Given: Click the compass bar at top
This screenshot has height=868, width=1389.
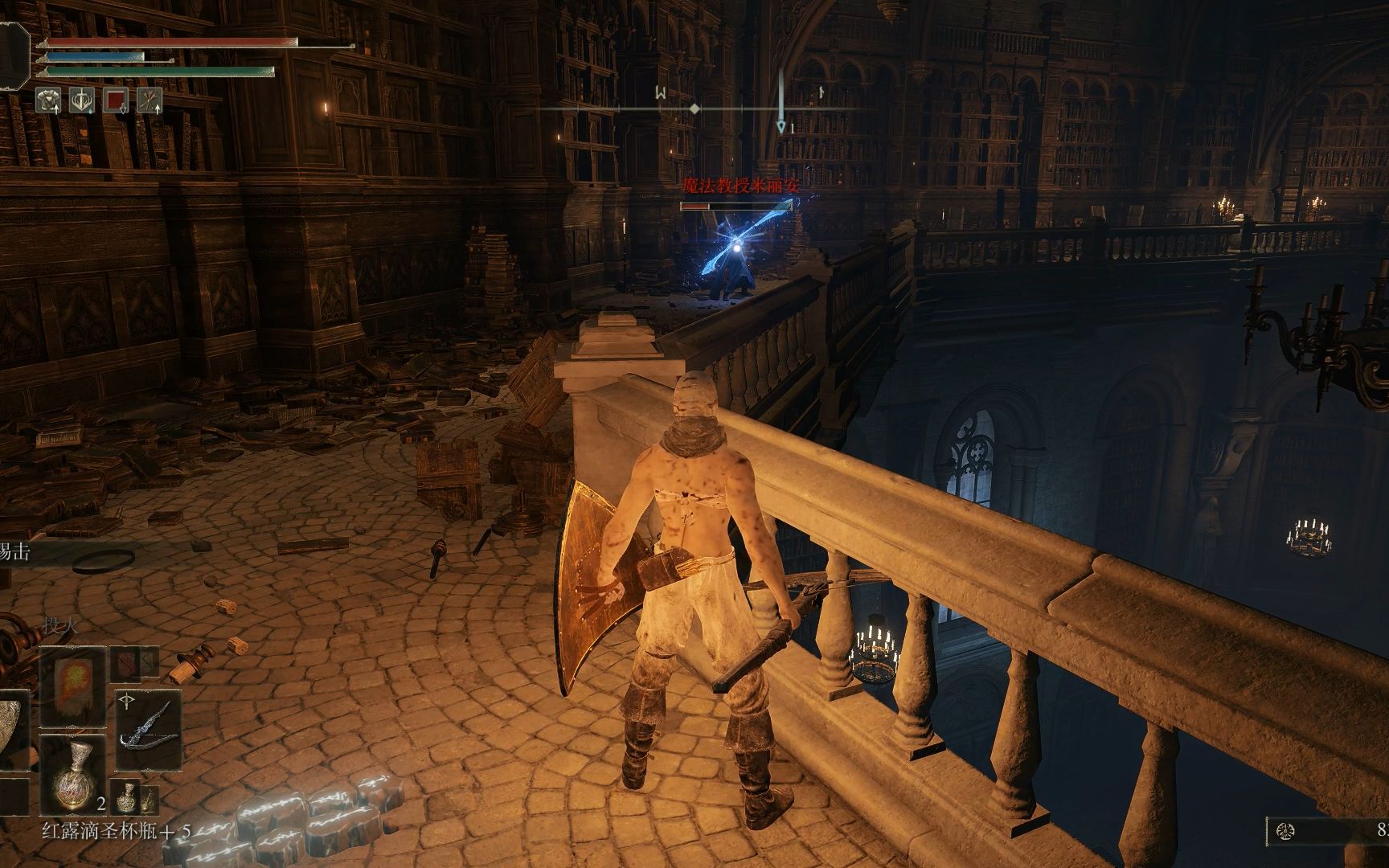Looking at the screenshot, I should tap(694, 108).
